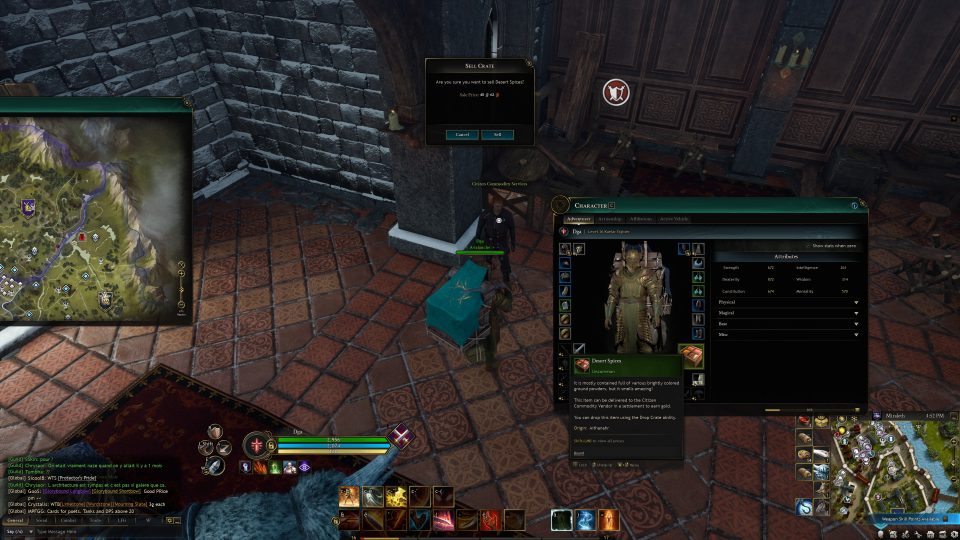Viewport: 960px width, 540px height.
Task: Switch chat to the Trade tab
Action: (x=95, y=520)
